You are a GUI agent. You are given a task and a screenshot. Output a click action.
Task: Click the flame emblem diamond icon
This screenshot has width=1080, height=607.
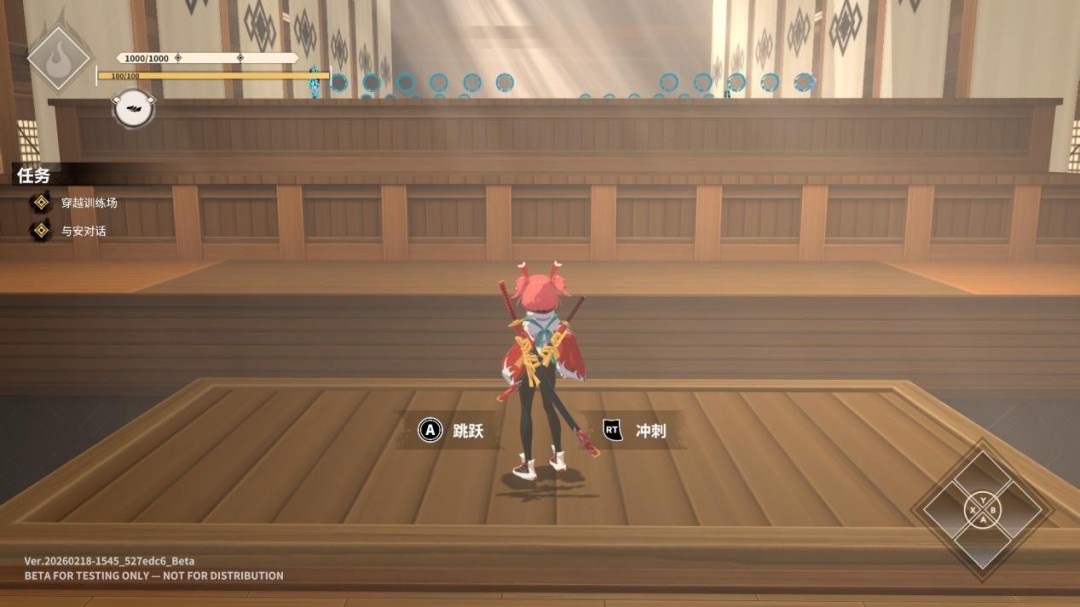pos(58,57)
